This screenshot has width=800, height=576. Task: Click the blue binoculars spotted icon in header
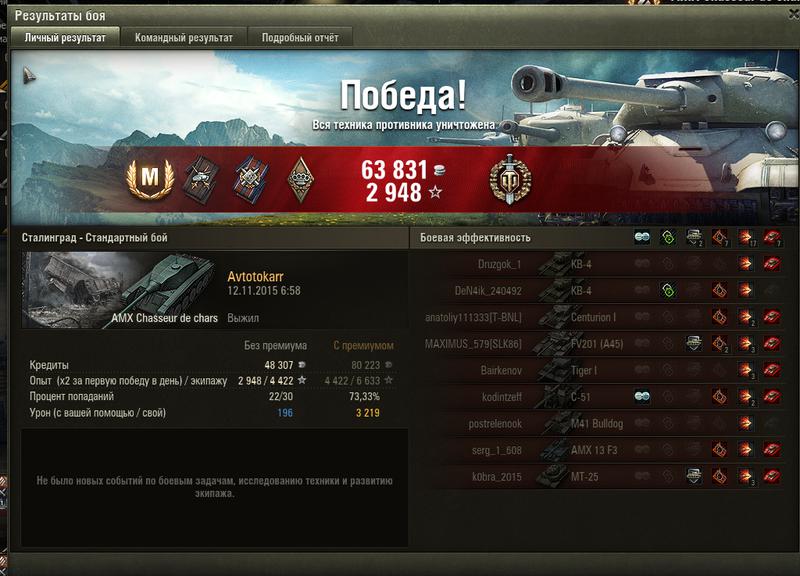point(641,238)
